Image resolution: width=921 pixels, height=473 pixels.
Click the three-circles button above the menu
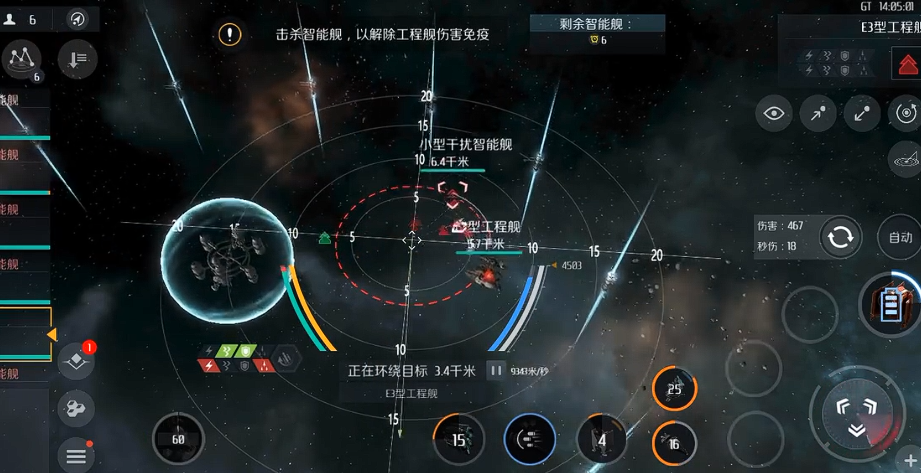click(x=77, y=408)
